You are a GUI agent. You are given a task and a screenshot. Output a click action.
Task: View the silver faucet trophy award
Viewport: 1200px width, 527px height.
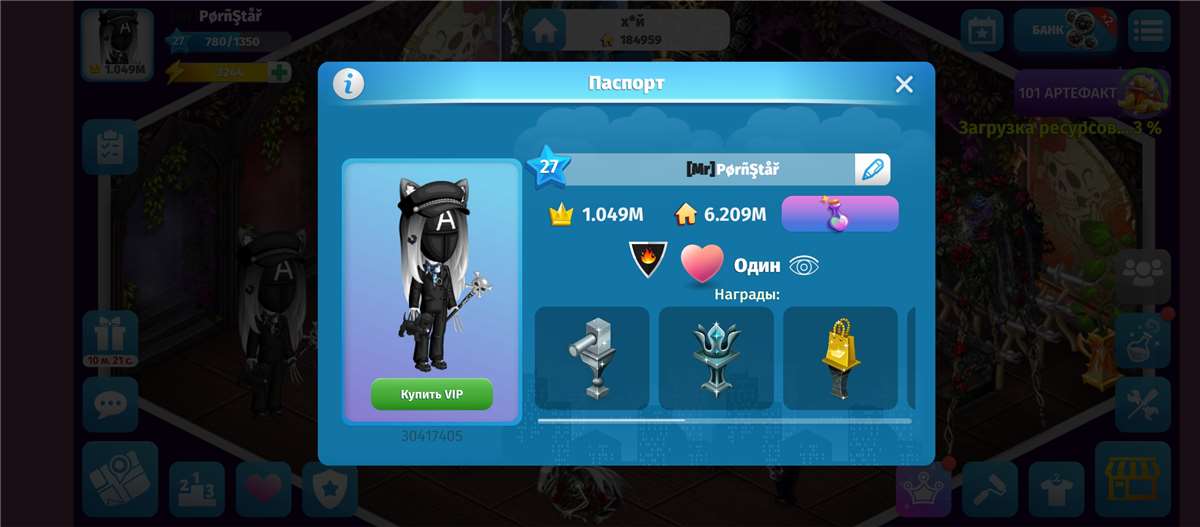click(592, 358)
